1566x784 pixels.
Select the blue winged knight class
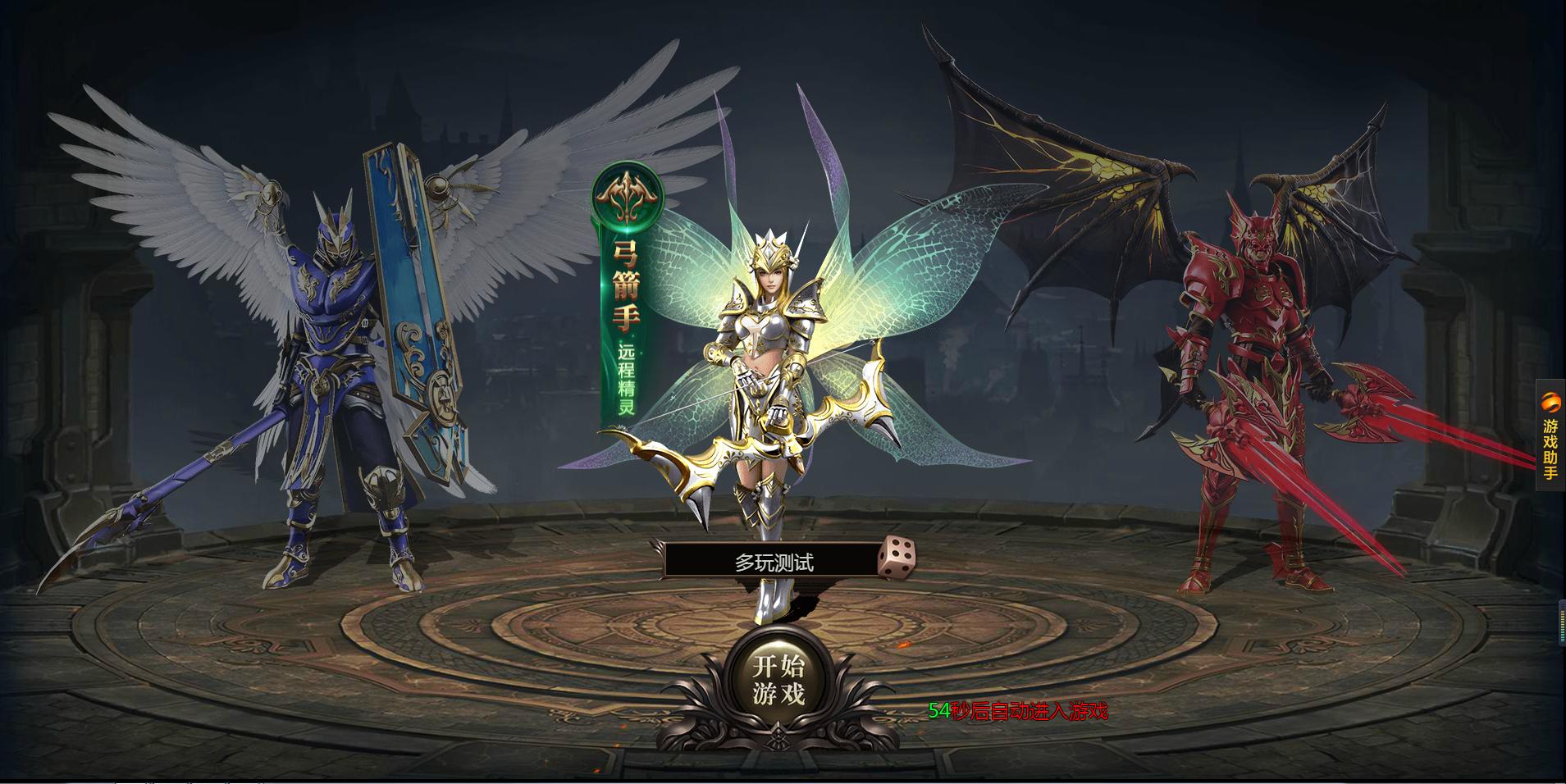tap(345, 369)
